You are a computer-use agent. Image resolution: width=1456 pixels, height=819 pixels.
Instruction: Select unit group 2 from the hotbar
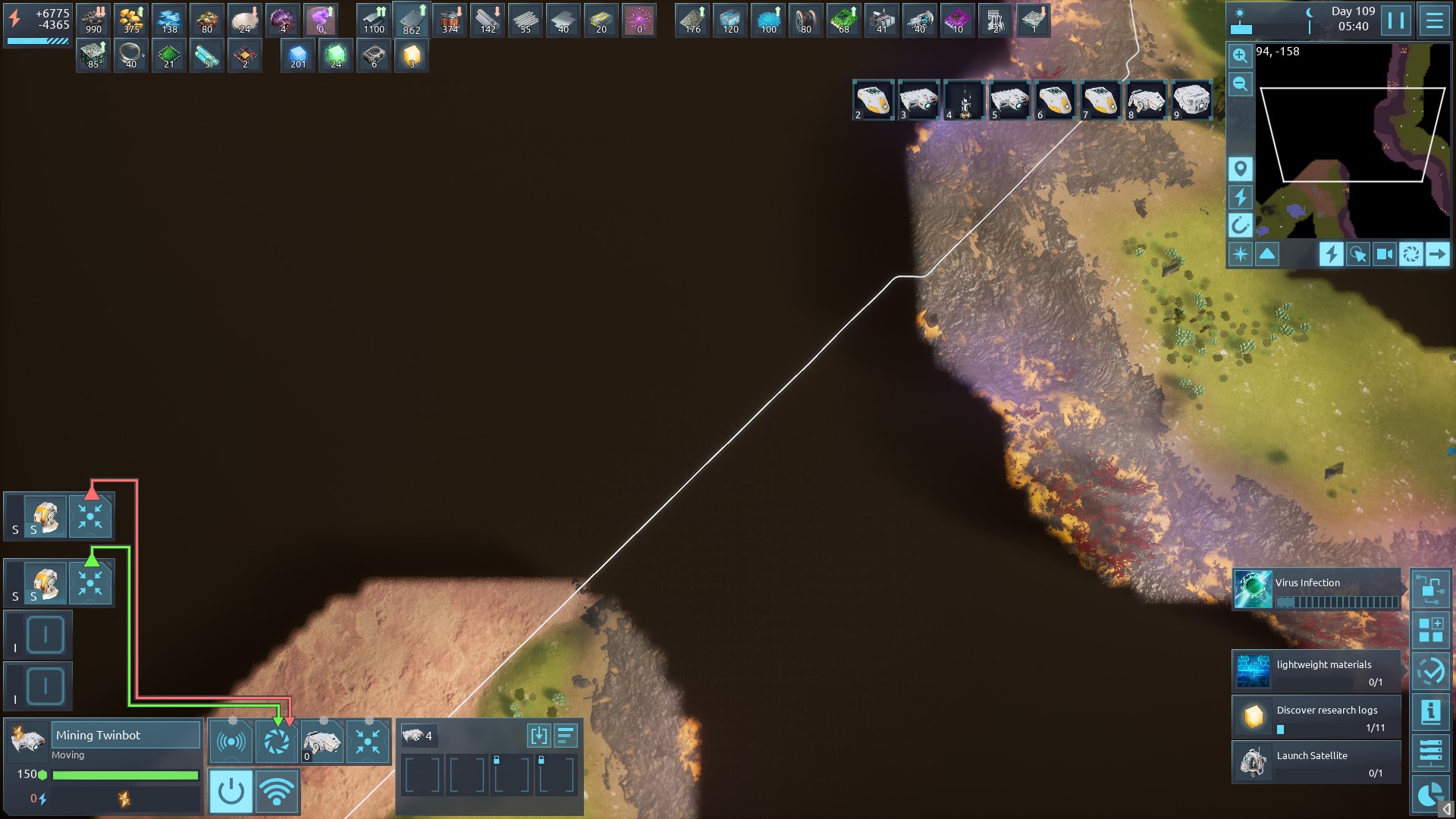pyautogui.click(x=873, y=100)
